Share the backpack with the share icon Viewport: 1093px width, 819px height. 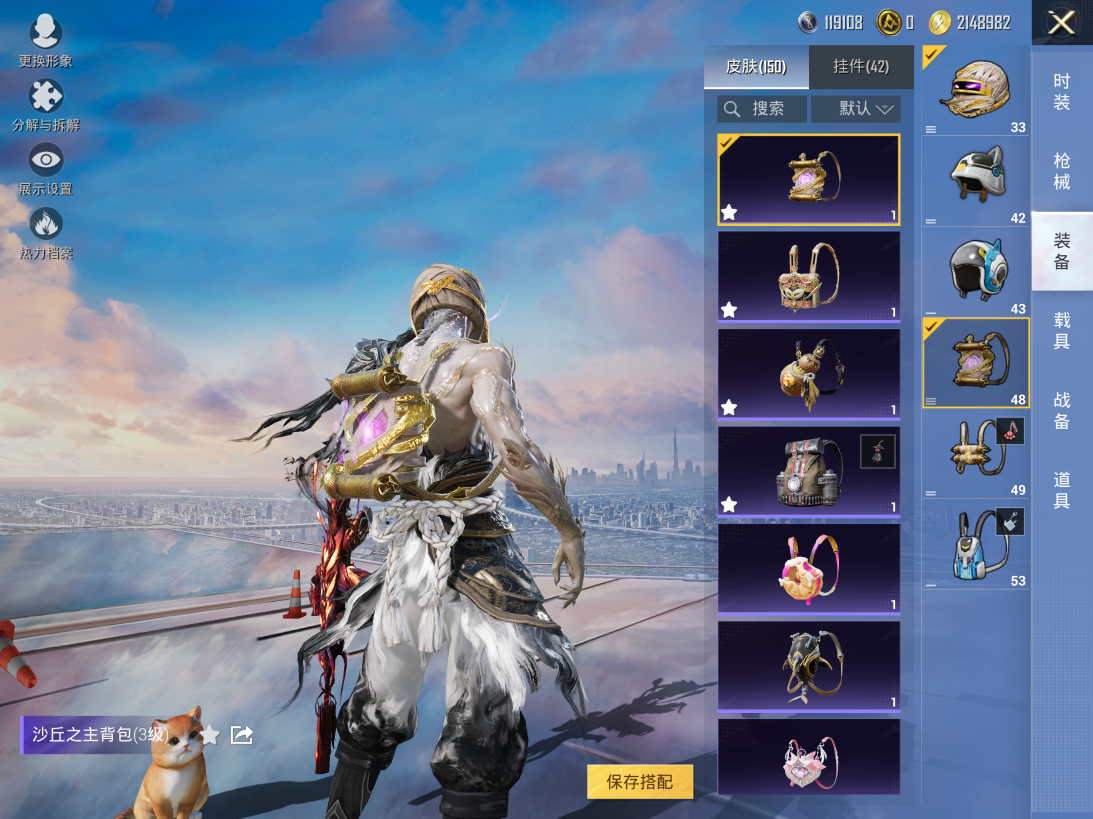tap(241, 736)
